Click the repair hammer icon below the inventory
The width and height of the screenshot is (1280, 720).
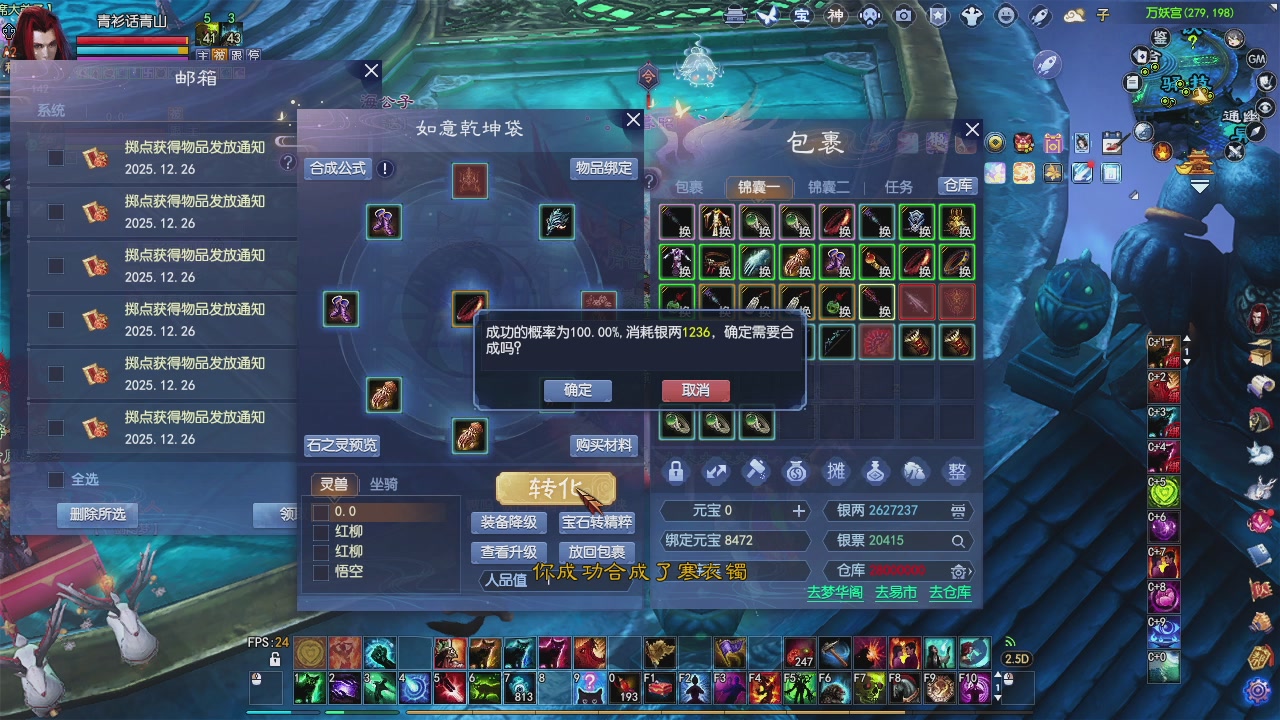pos(756,472)
